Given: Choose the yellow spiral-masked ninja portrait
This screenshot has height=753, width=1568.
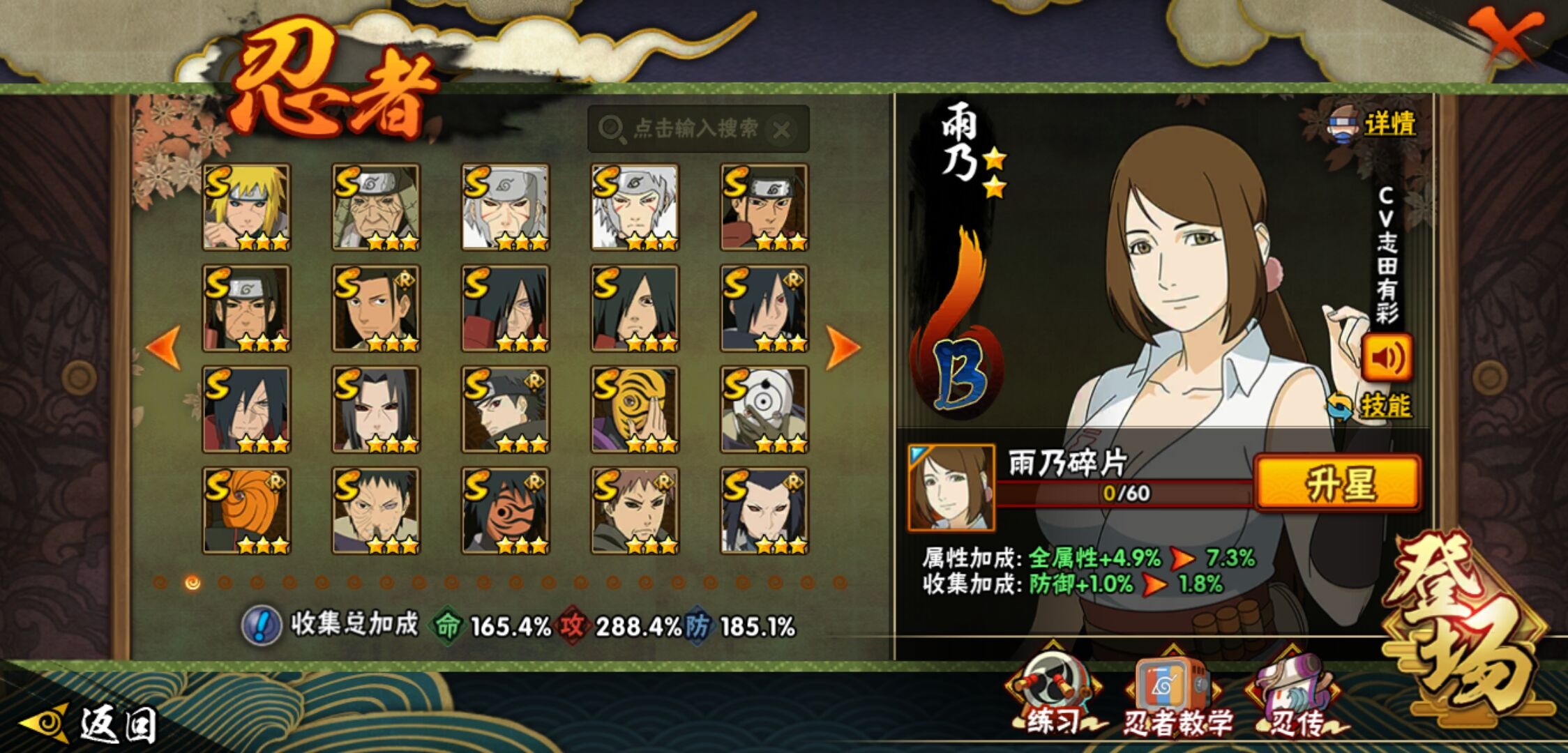Looking at the screenshot, I should point(635,409).
